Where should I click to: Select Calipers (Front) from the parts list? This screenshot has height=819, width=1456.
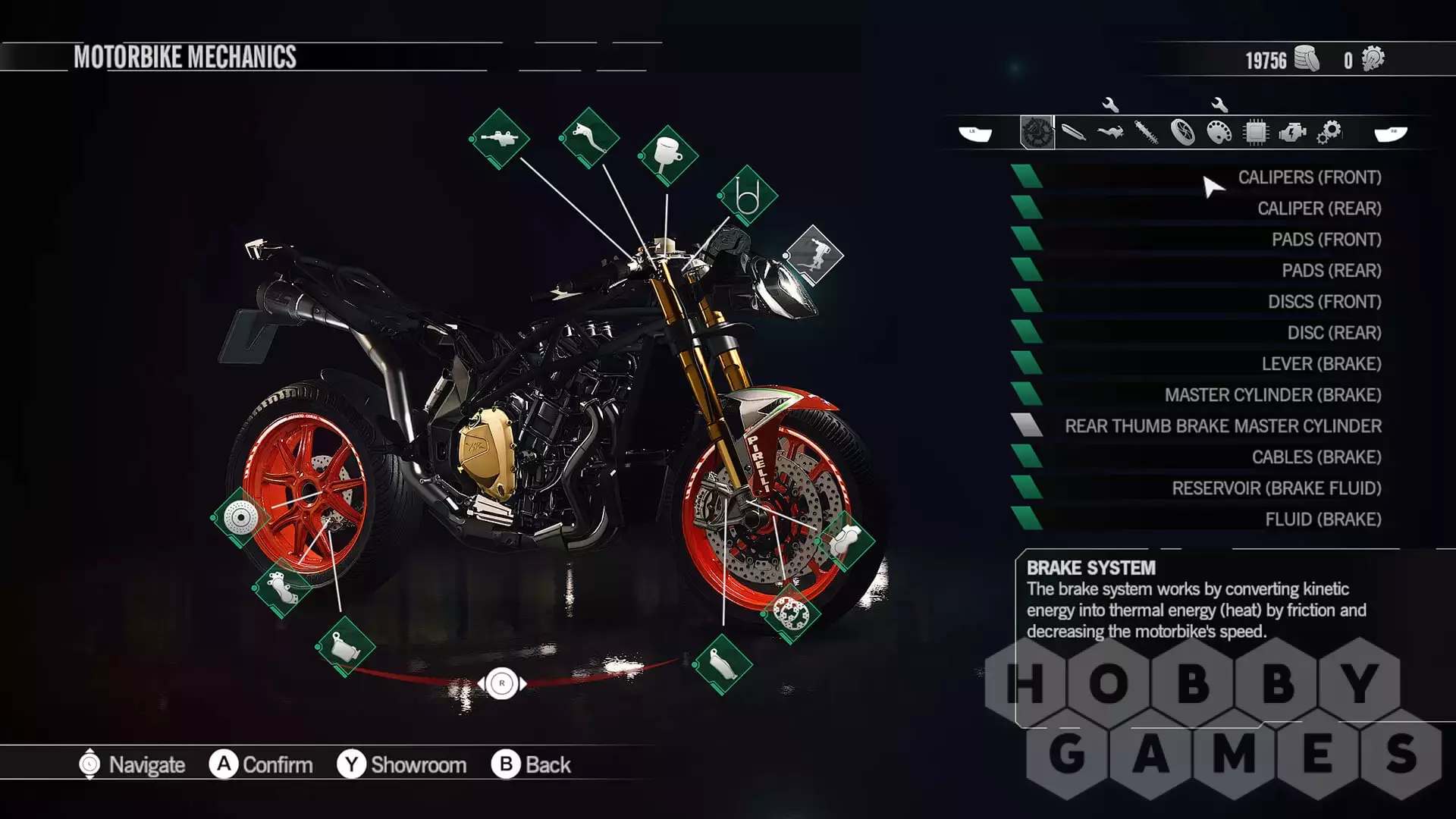pyautogui.click(x=1309, y=177)
